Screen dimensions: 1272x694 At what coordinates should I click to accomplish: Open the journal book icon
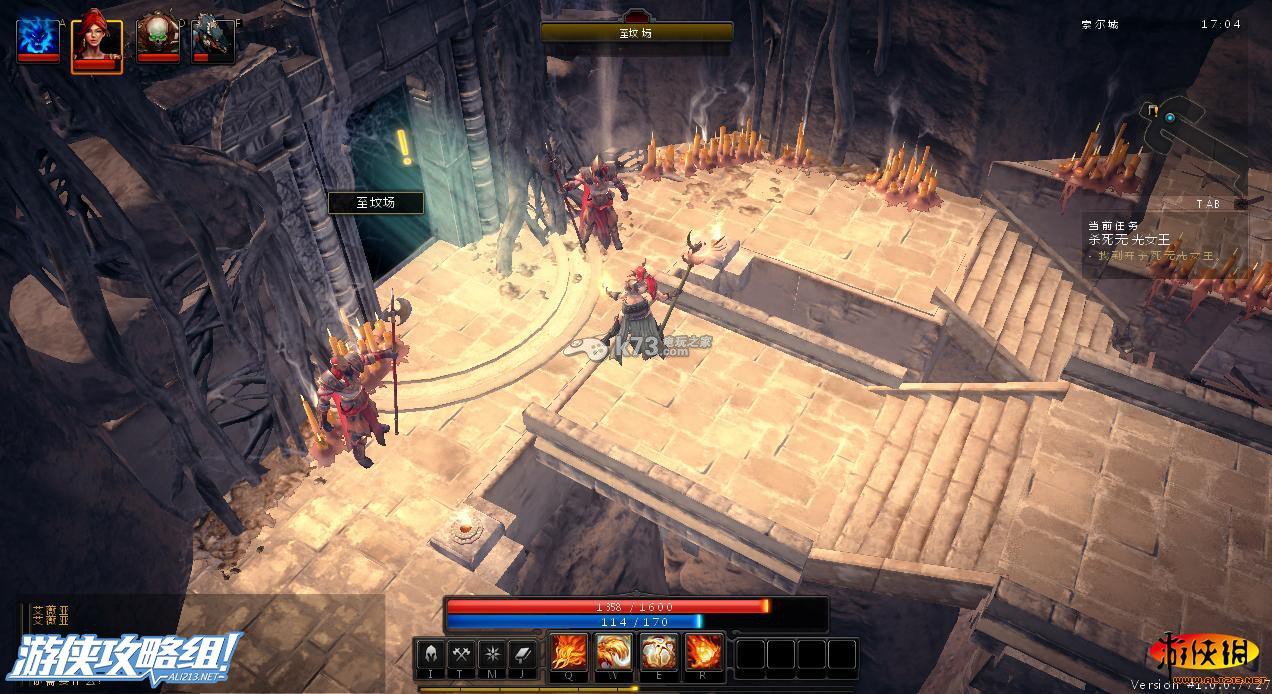[x=524, y=654]
